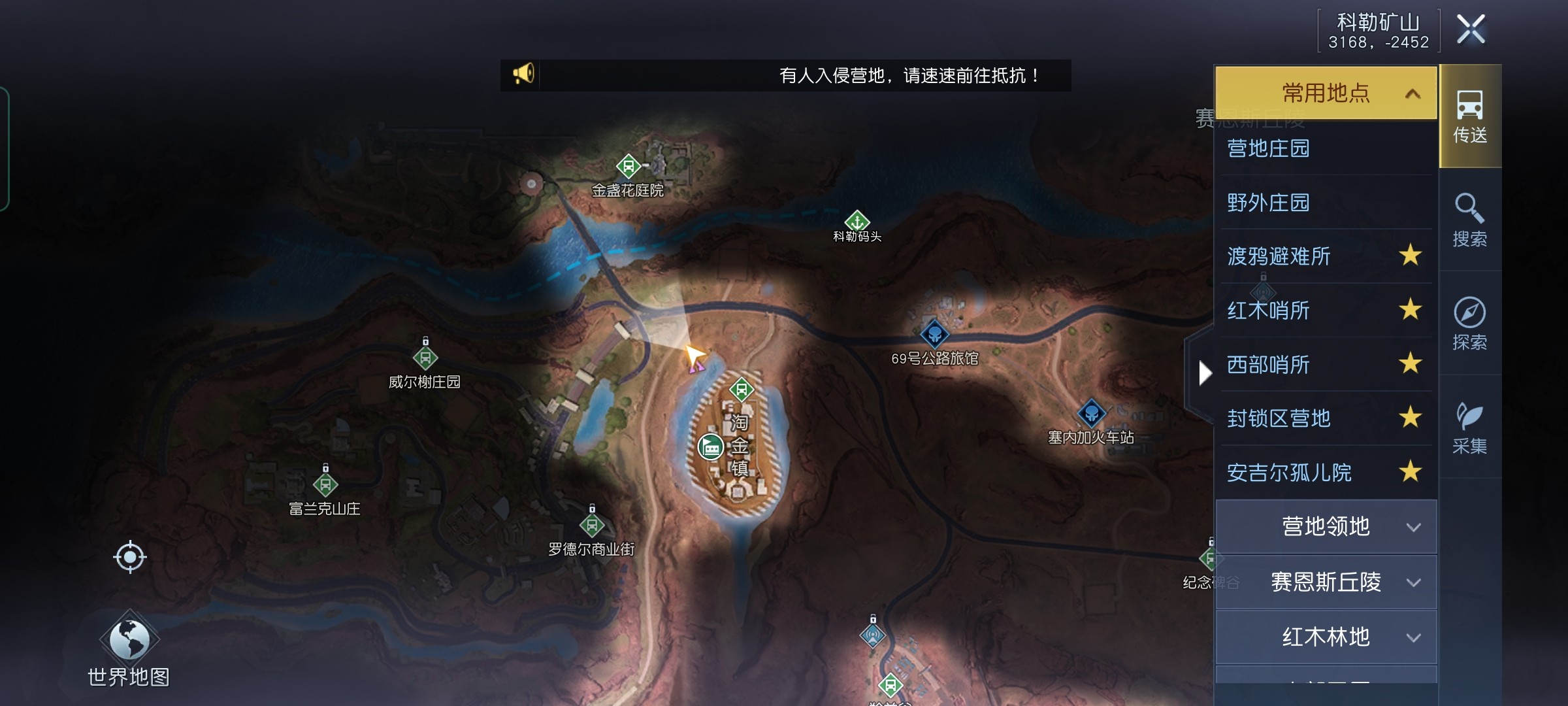Screen dimensions: 1568x706
Task: Switch to the 传送 teleport tab
Action: click(1470, 117)
